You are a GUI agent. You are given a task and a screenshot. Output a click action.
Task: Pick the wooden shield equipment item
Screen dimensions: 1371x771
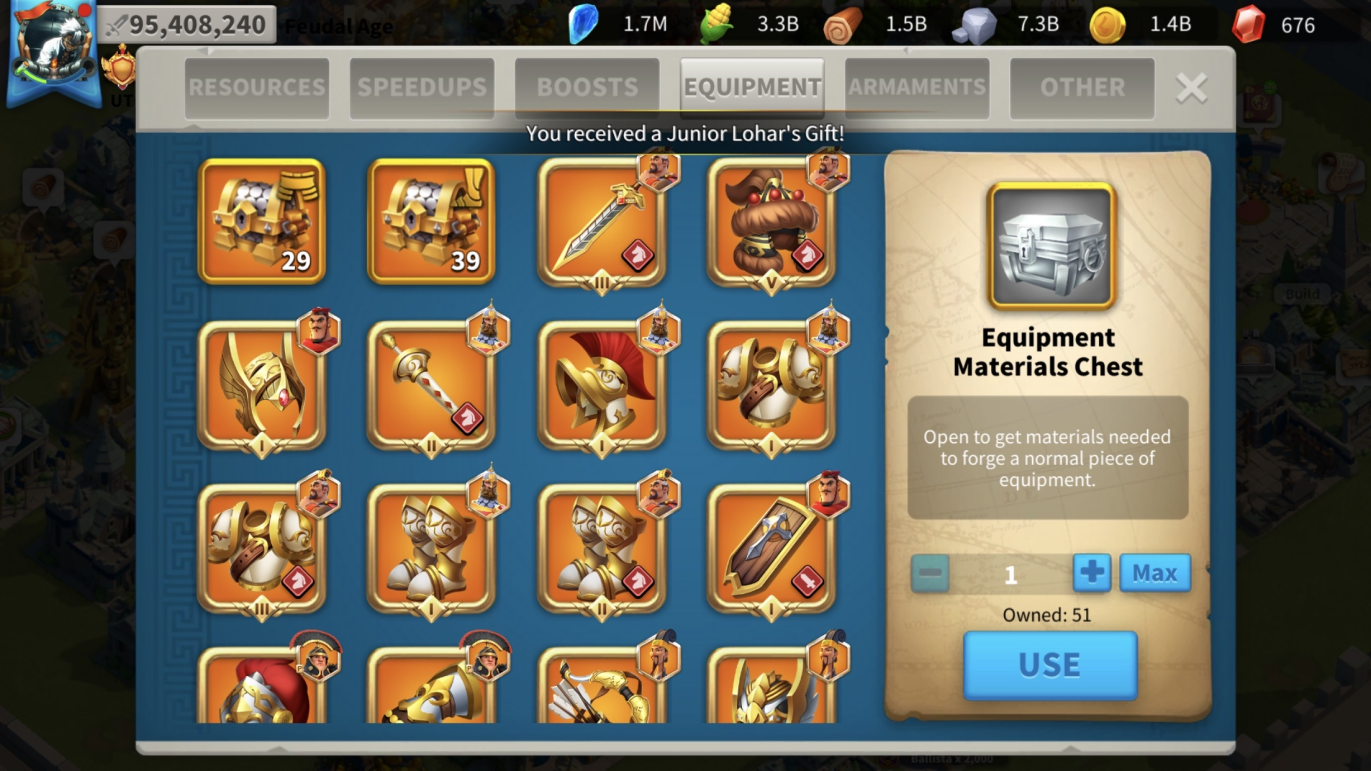(x=771, y=548)
